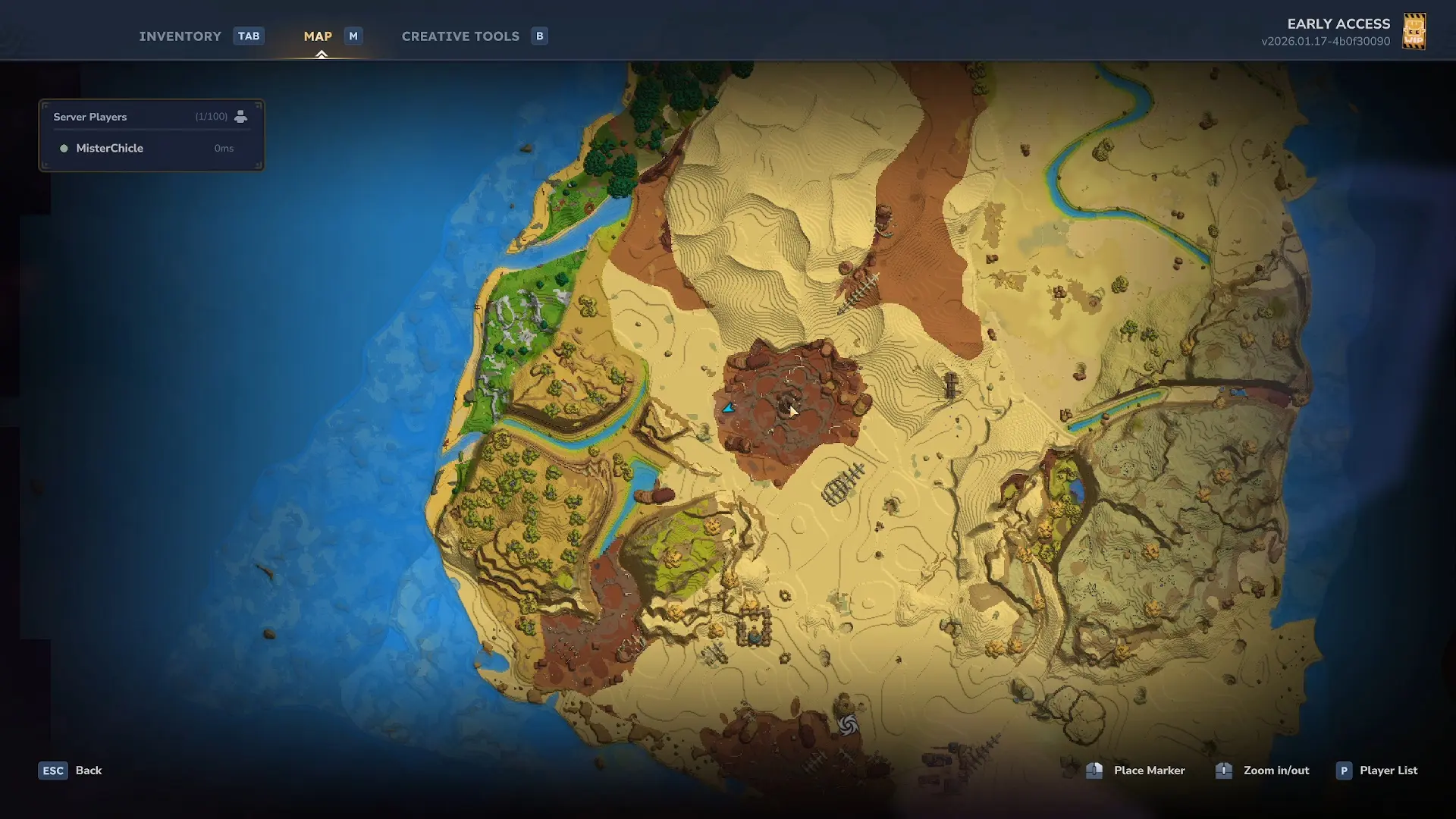Viewport: 1456px width, 819px height.
Task: Click the blue player arrow marker on the map
Action: (728, 408)
